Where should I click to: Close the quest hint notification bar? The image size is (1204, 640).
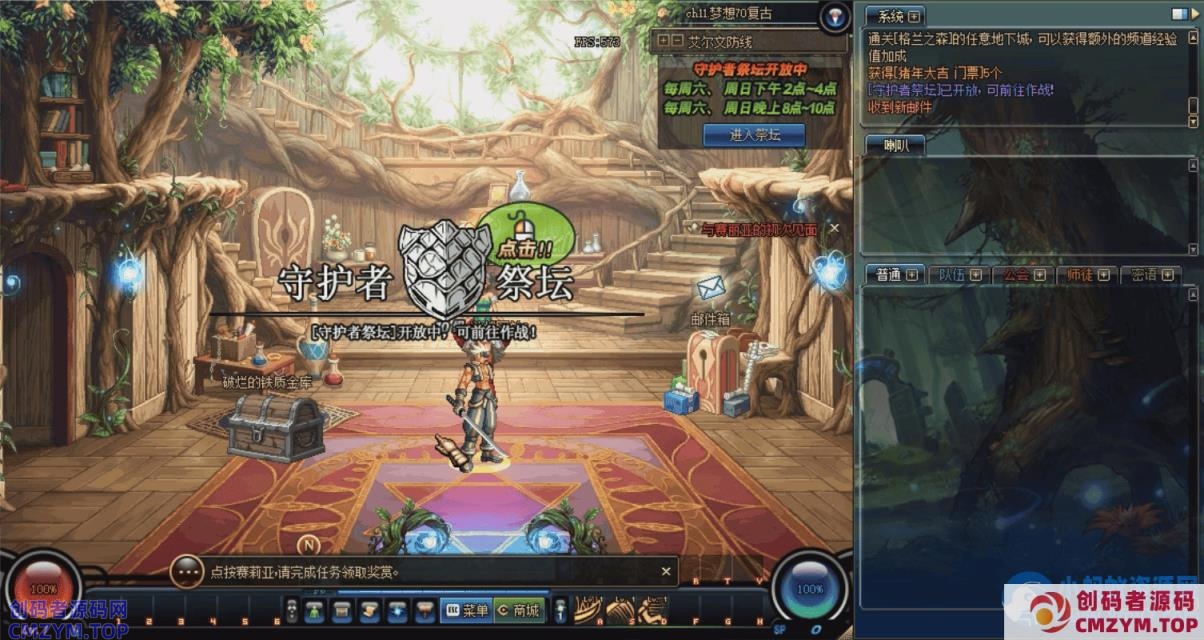(x=667, y=571)
